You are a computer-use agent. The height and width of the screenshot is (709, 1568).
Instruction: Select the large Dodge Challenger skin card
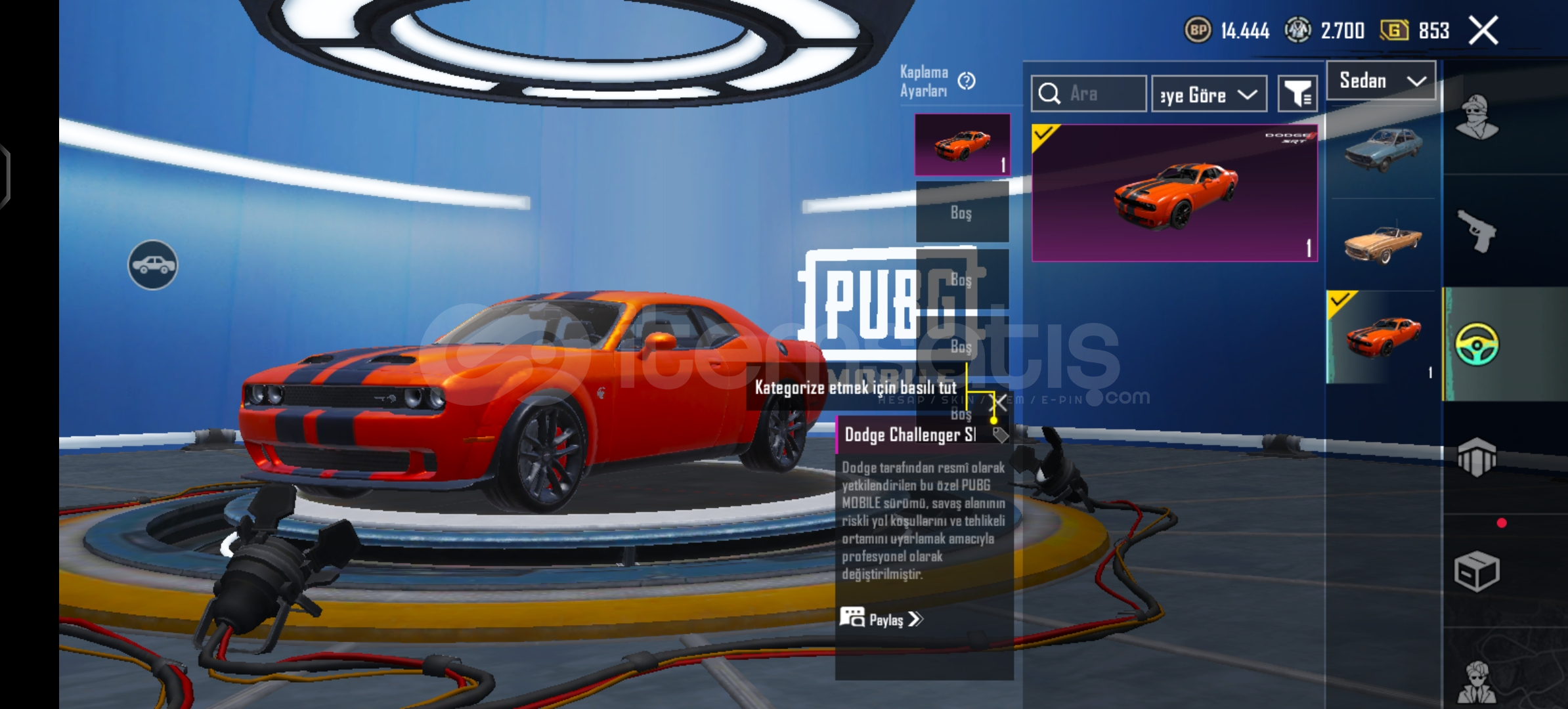(1174, 192)
